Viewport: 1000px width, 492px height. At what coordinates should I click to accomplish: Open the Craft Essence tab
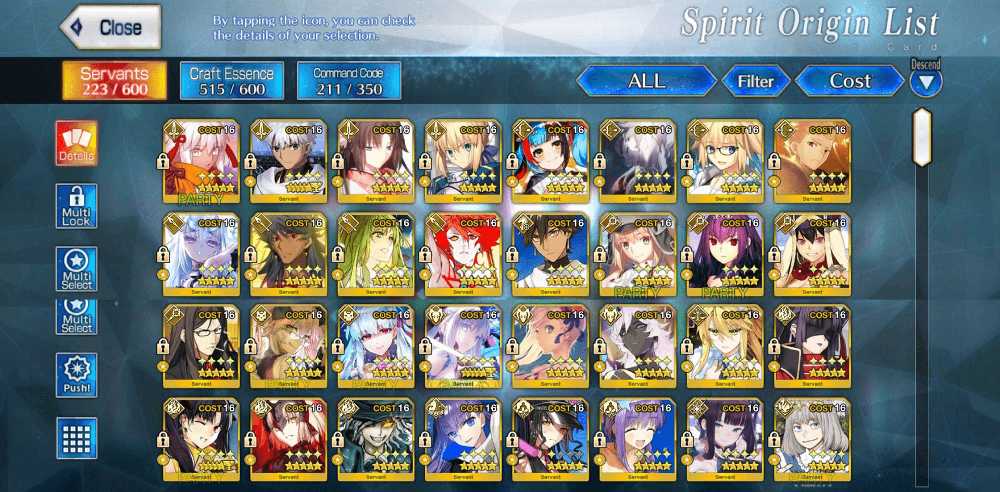pyautogui.click(x=232, y=81)
